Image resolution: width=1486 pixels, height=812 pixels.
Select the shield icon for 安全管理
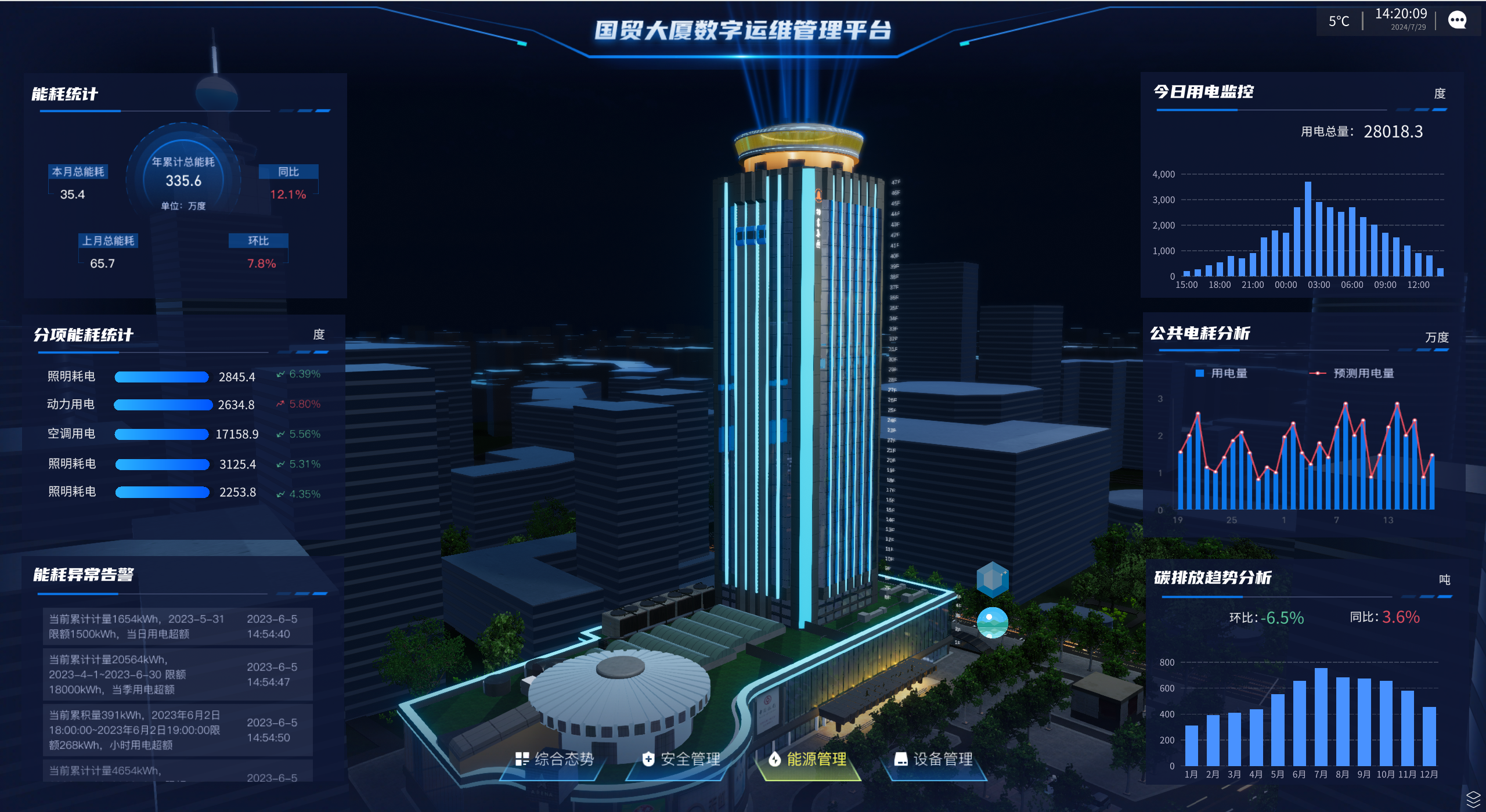[648, 759]
